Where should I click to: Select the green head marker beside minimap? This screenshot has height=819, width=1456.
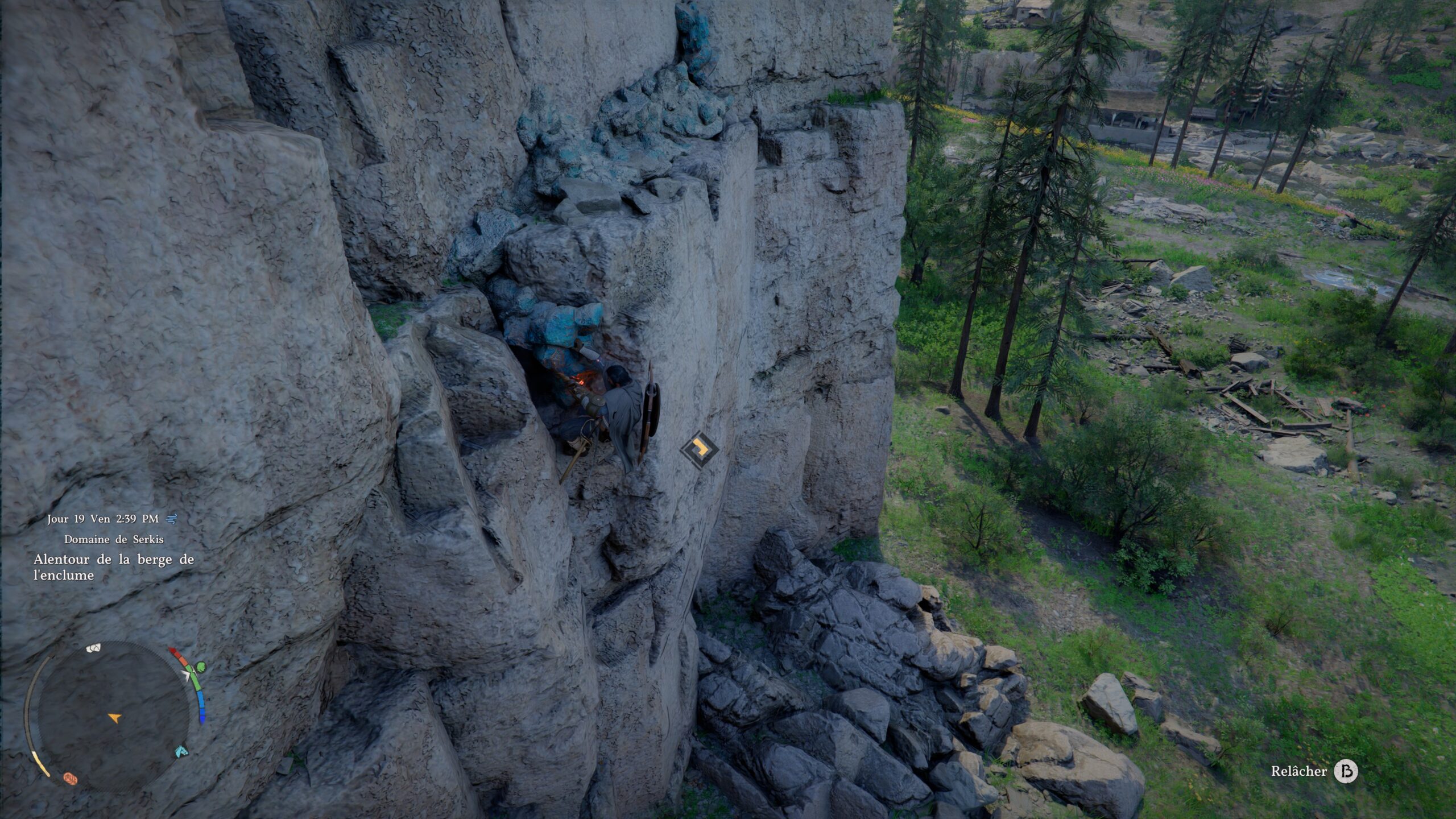200,667
